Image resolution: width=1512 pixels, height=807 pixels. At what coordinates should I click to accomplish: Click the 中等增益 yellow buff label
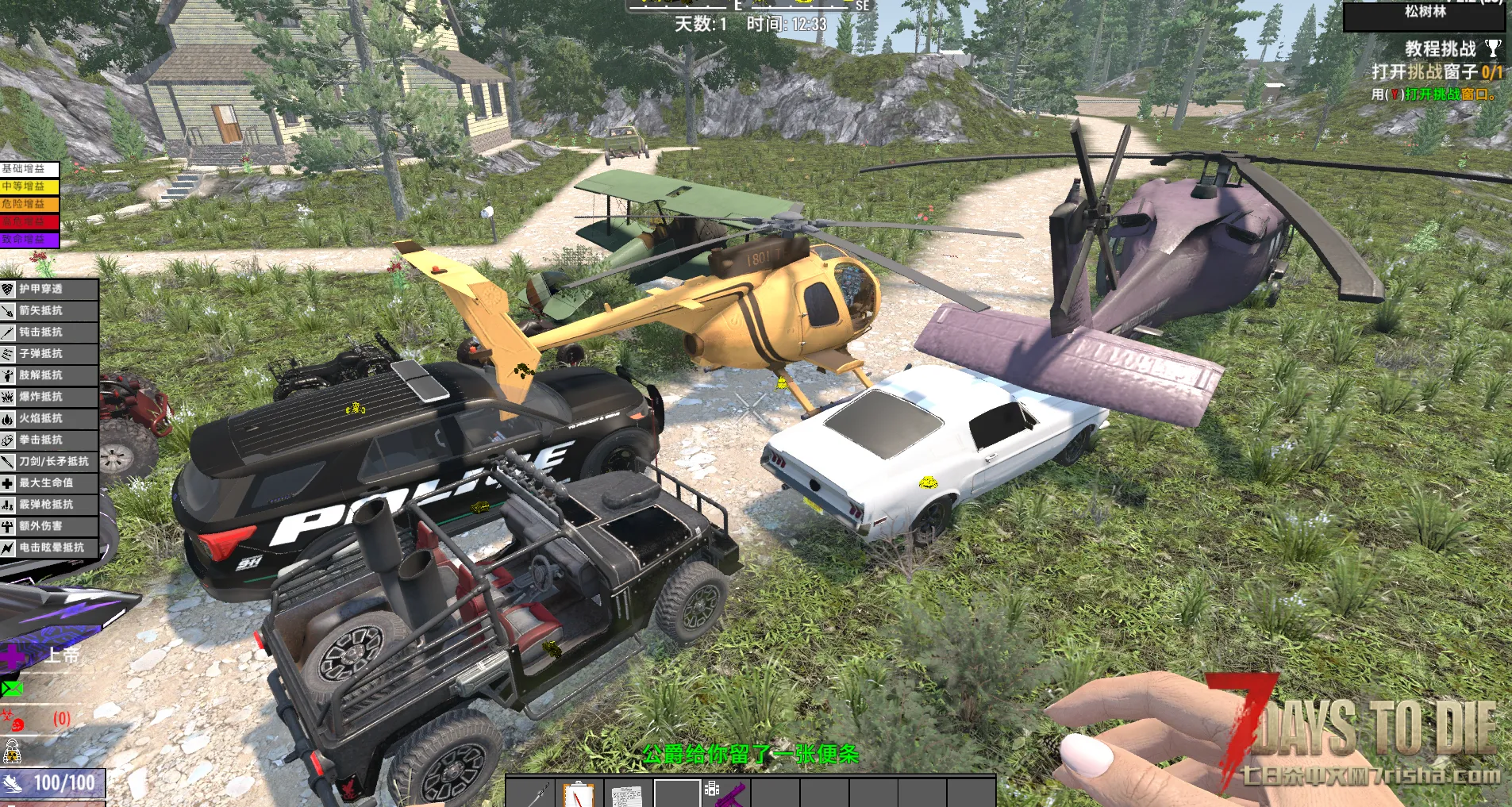tap(29, 186)
